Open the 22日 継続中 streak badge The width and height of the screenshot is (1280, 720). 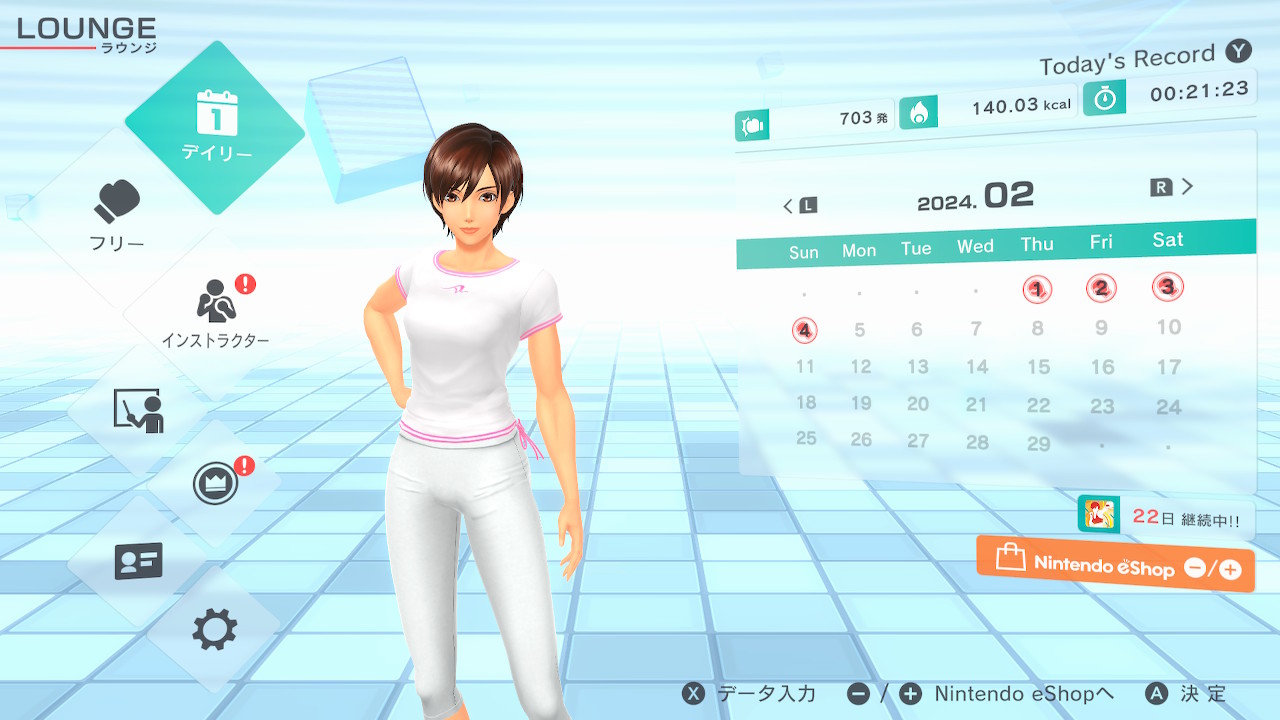1165,517
